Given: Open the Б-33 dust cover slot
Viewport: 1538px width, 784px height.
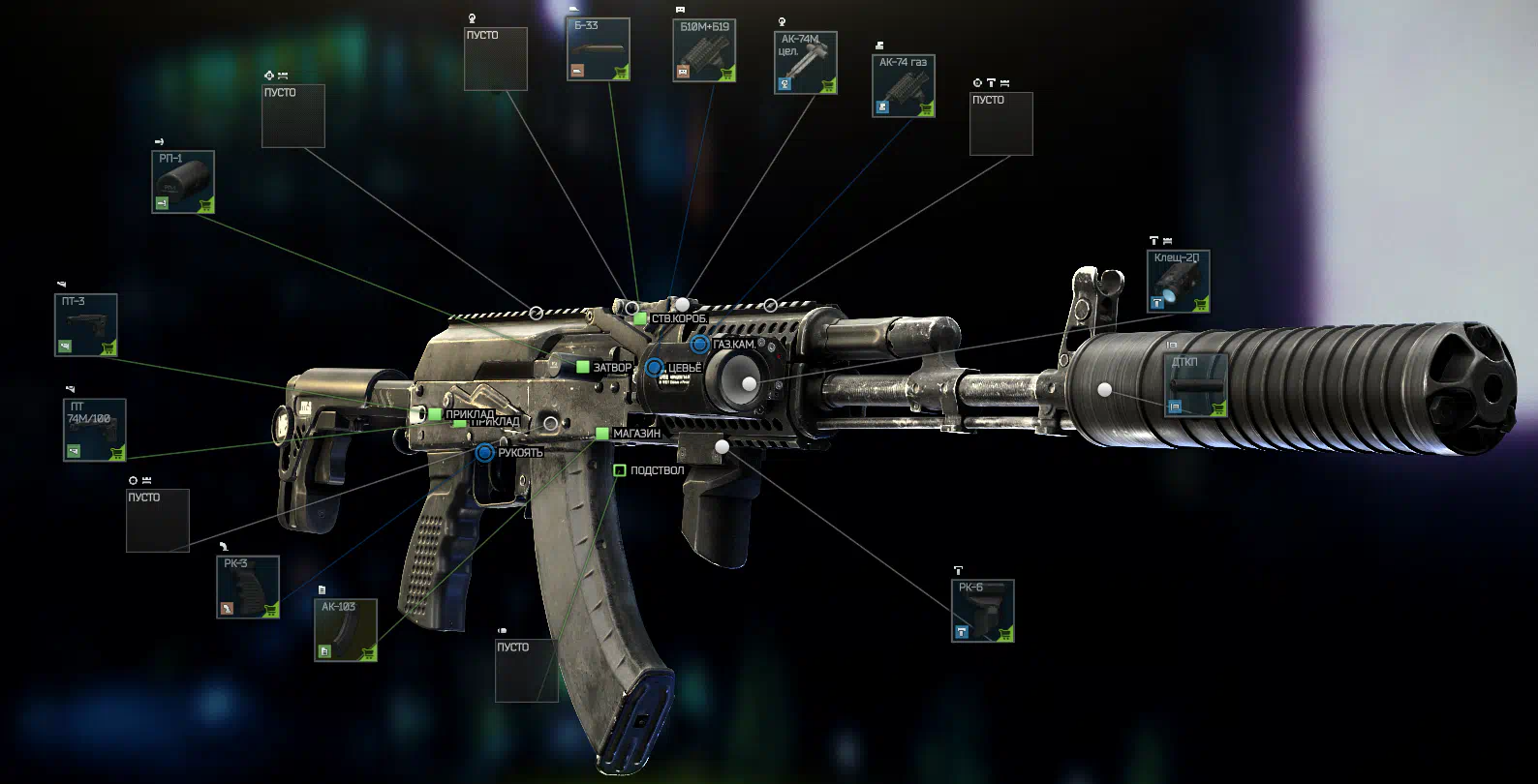Looking at the screenshot, I should [x=598, y=49].
